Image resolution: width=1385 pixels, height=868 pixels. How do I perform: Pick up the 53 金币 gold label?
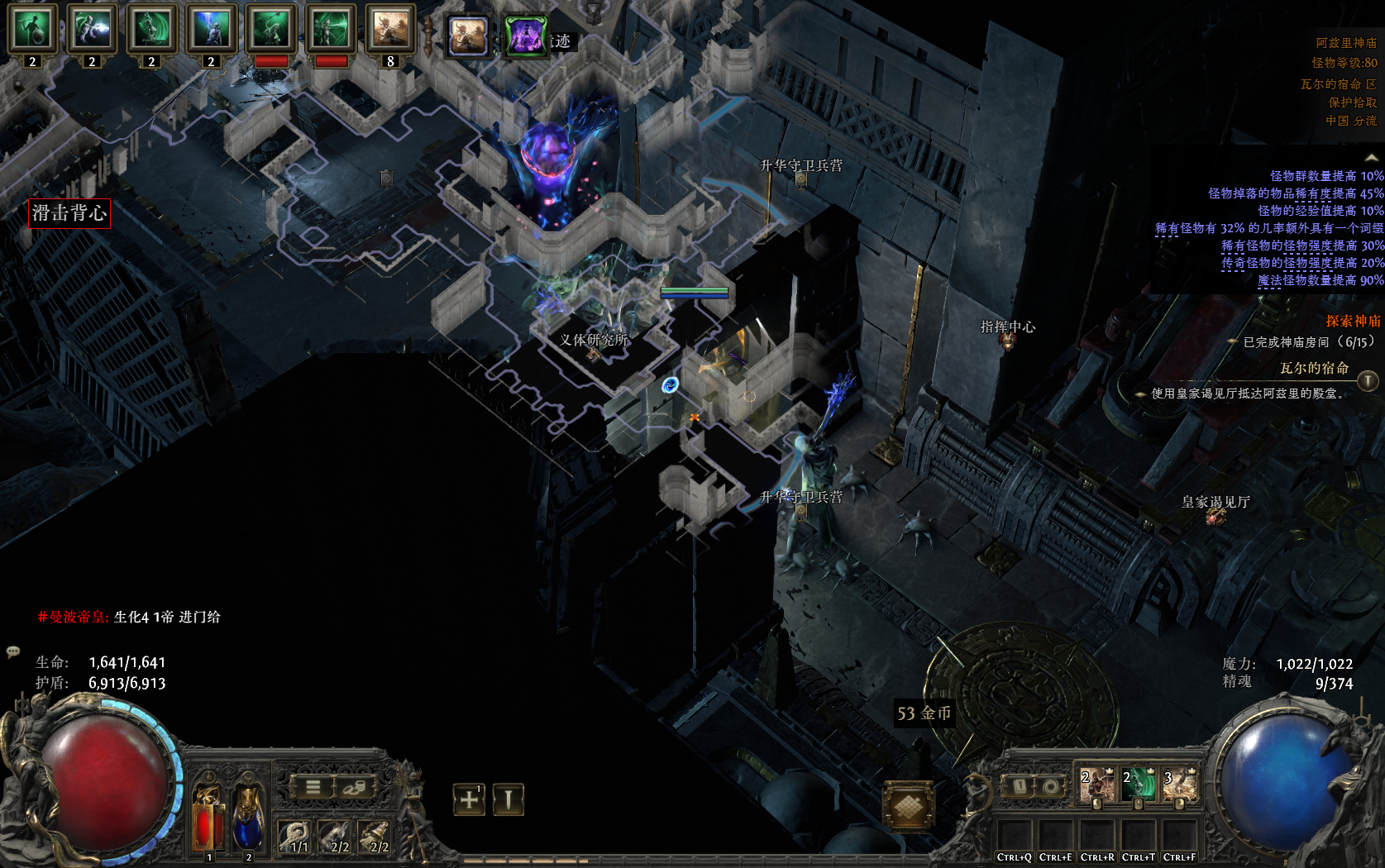[924, 713]
